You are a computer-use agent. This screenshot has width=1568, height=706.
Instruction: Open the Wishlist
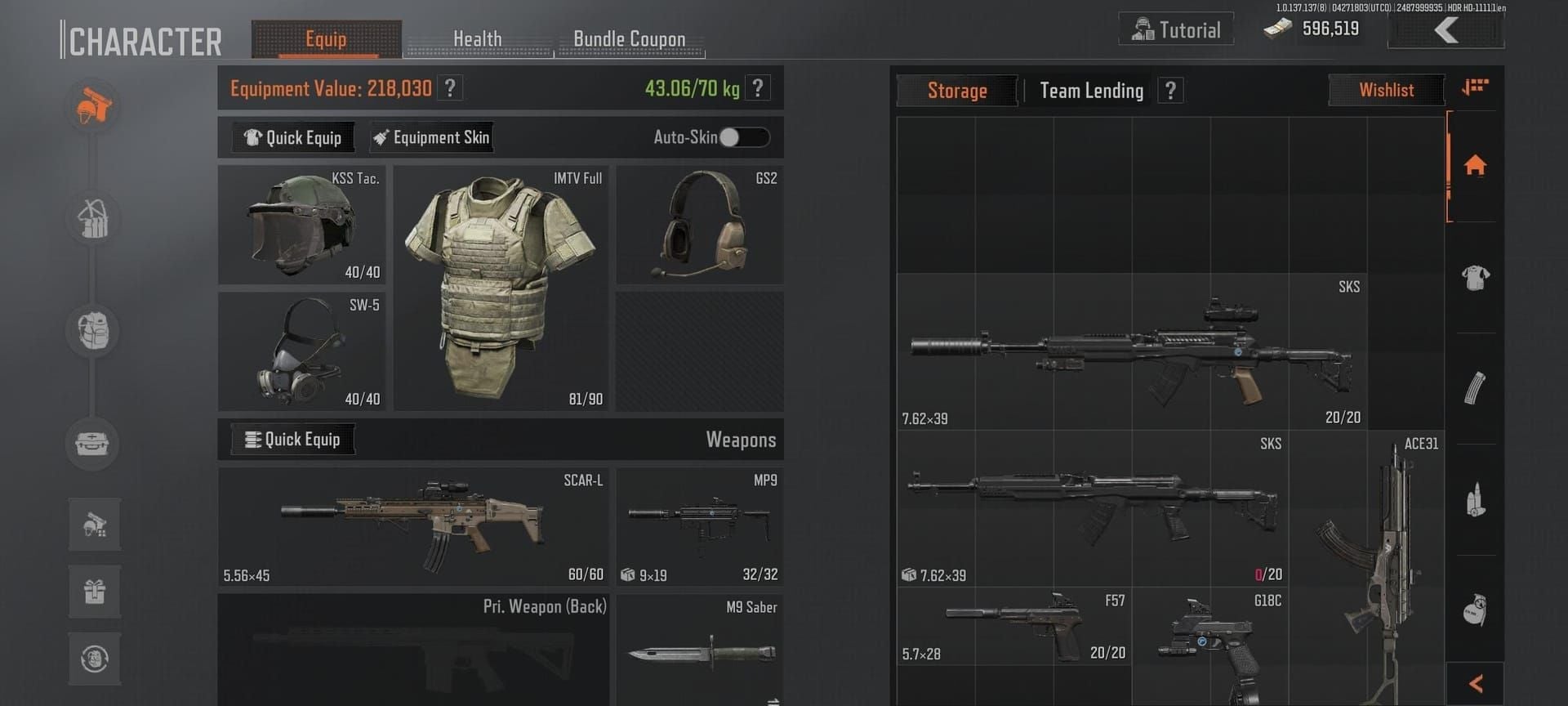coord(1386,90)
